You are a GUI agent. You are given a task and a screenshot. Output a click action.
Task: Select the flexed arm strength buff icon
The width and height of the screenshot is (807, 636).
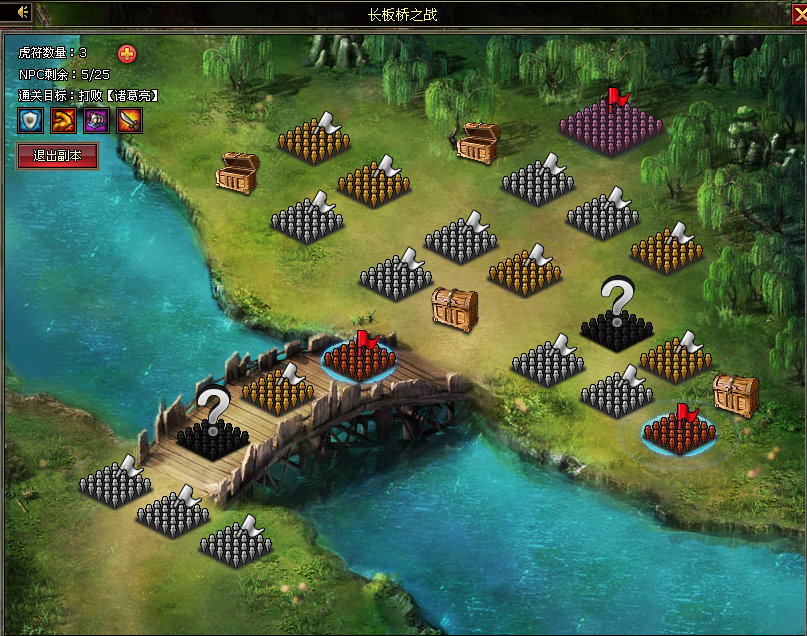pyautogui.click(x=64, y=121)
